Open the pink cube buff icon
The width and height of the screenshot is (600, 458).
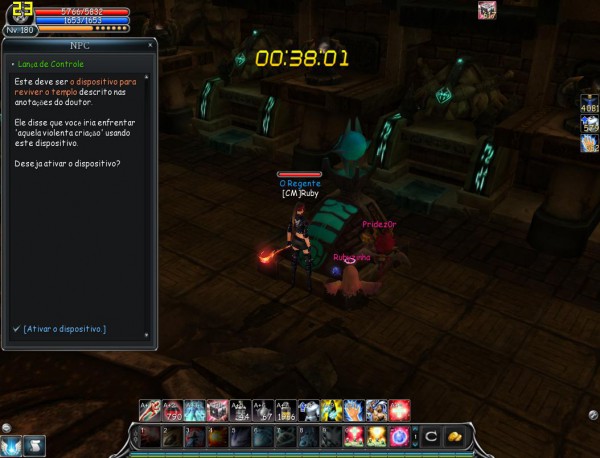click(x=487, y=11)
